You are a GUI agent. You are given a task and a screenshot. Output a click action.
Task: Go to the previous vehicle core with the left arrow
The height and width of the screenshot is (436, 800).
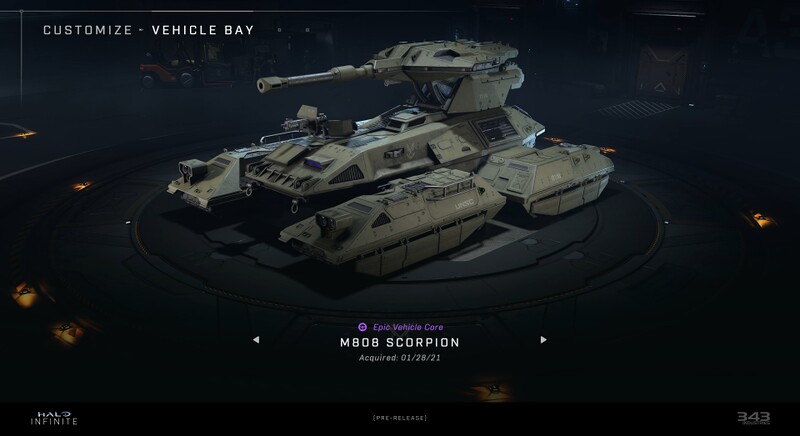click(256, 340)
